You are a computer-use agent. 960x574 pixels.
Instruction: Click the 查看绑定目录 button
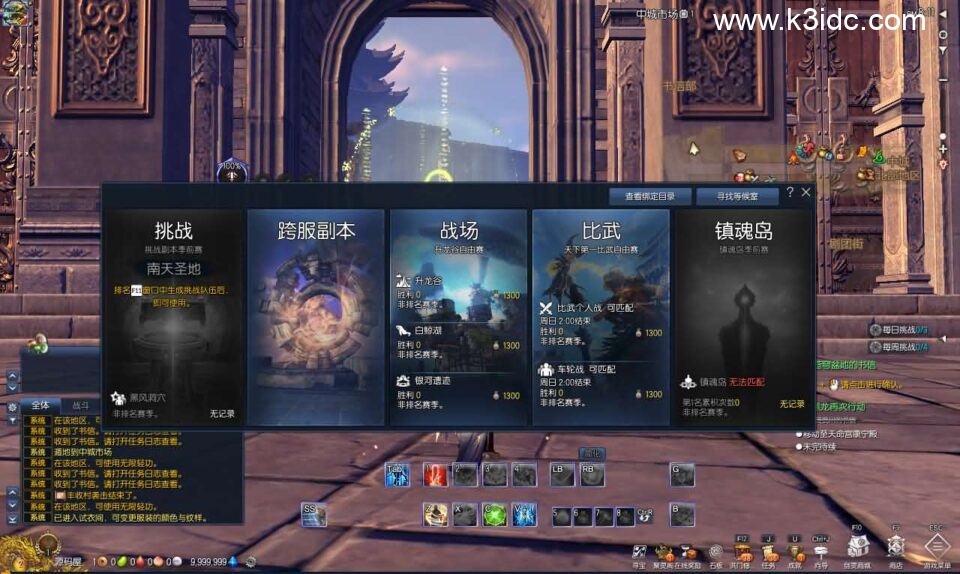click(650, 197)
